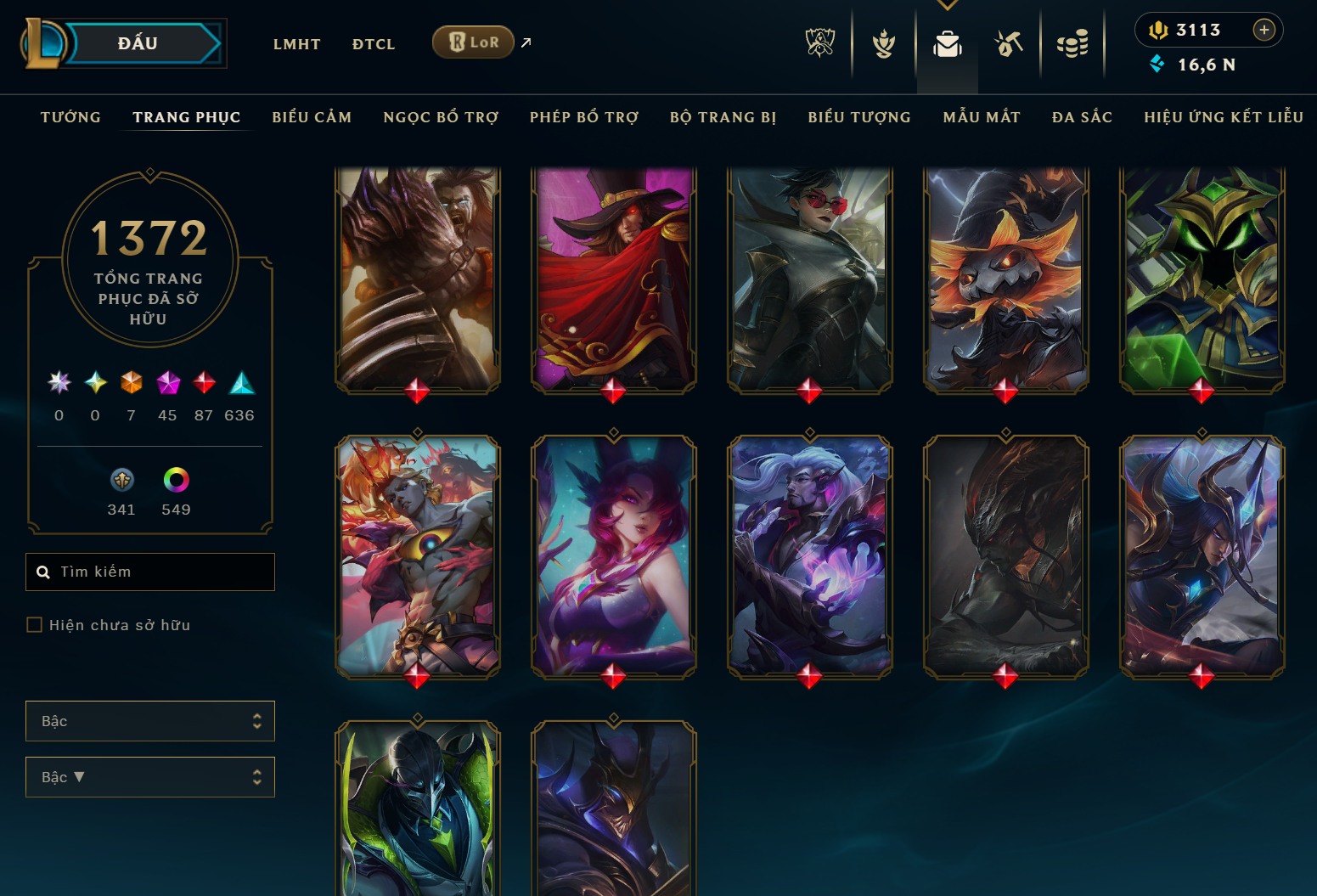Enable the 'Hiện chưa sở hữu' checkbox
This screenshot has width=1317, height=896.
[x=35, y=624]
